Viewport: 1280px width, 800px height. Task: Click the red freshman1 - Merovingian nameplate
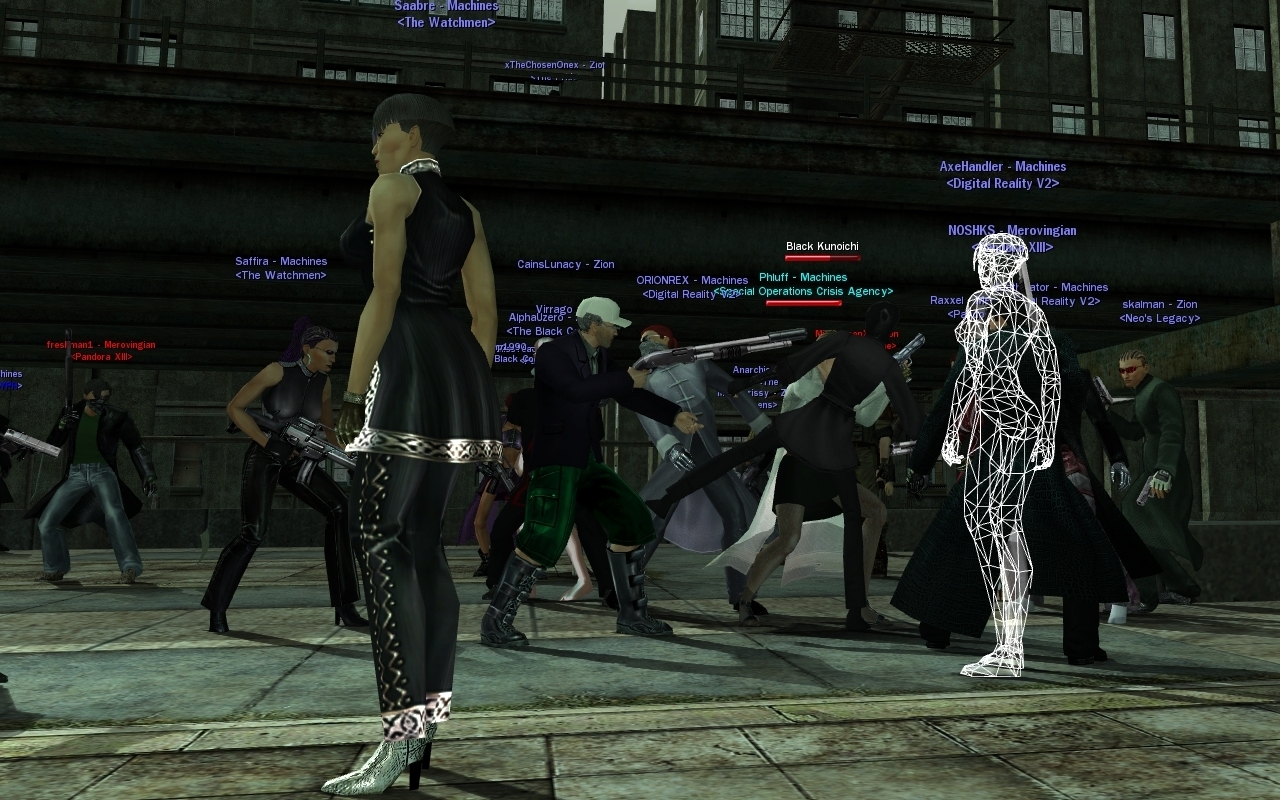(x=101, y=346)
